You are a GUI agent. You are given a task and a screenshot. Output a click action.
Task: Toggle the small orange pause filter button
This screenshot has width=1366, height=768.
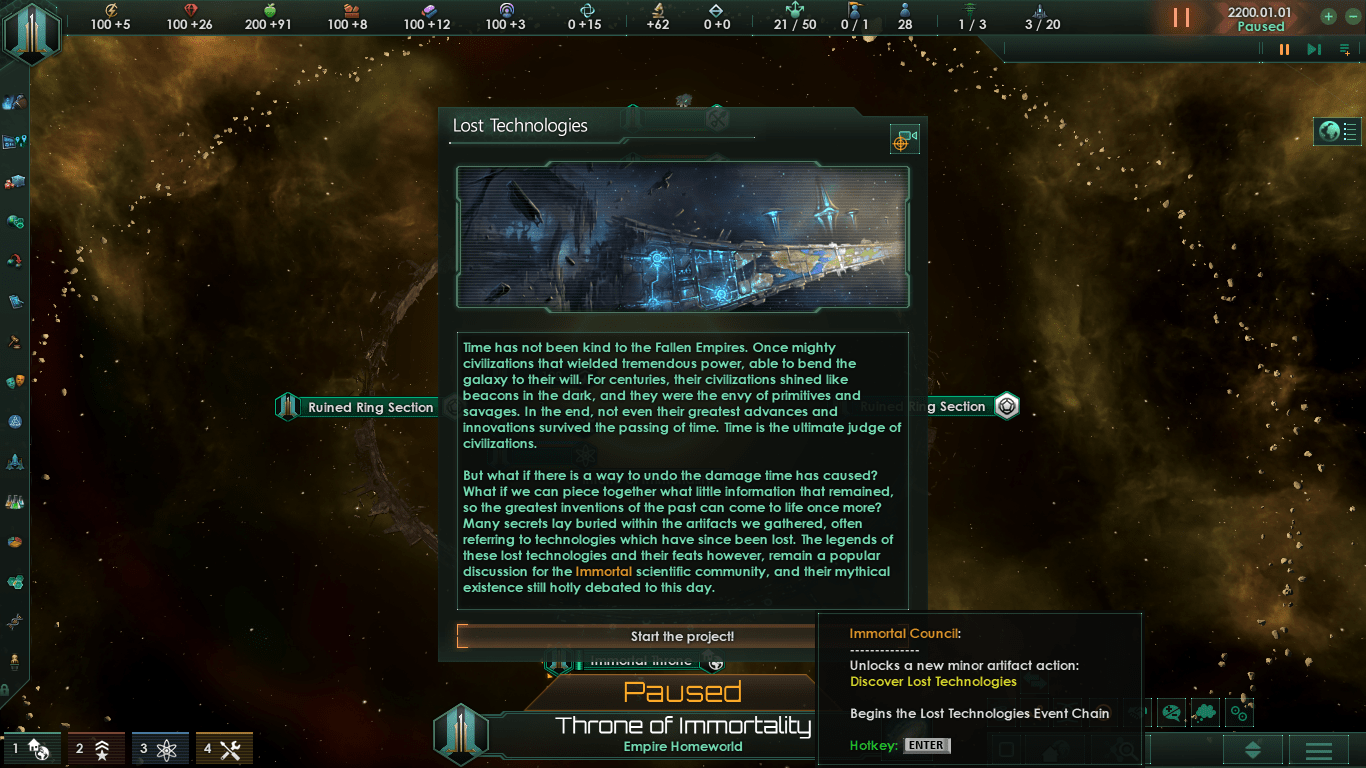[x=1284, y=49]
